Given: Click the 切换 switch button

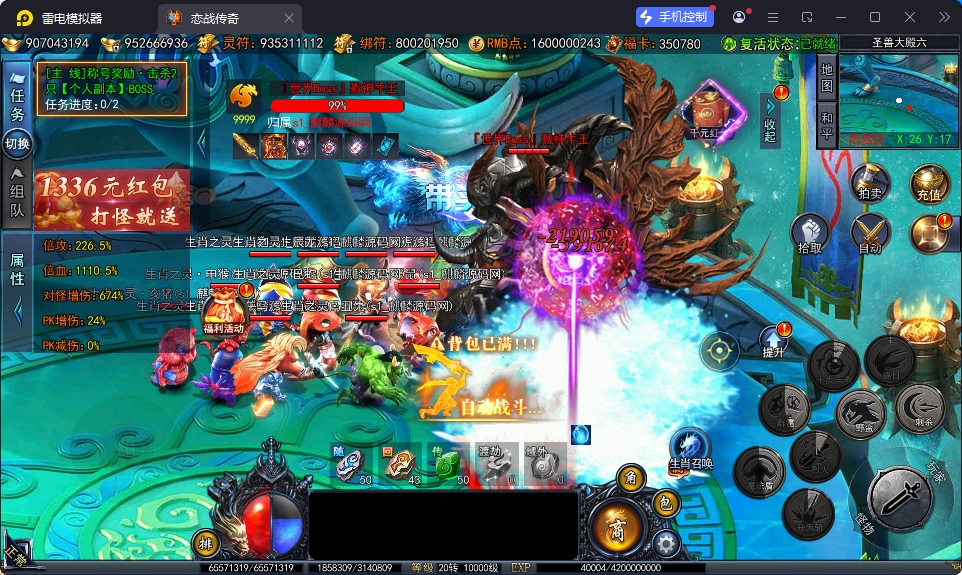Looking at the screenshot, I should click(17, 144).
